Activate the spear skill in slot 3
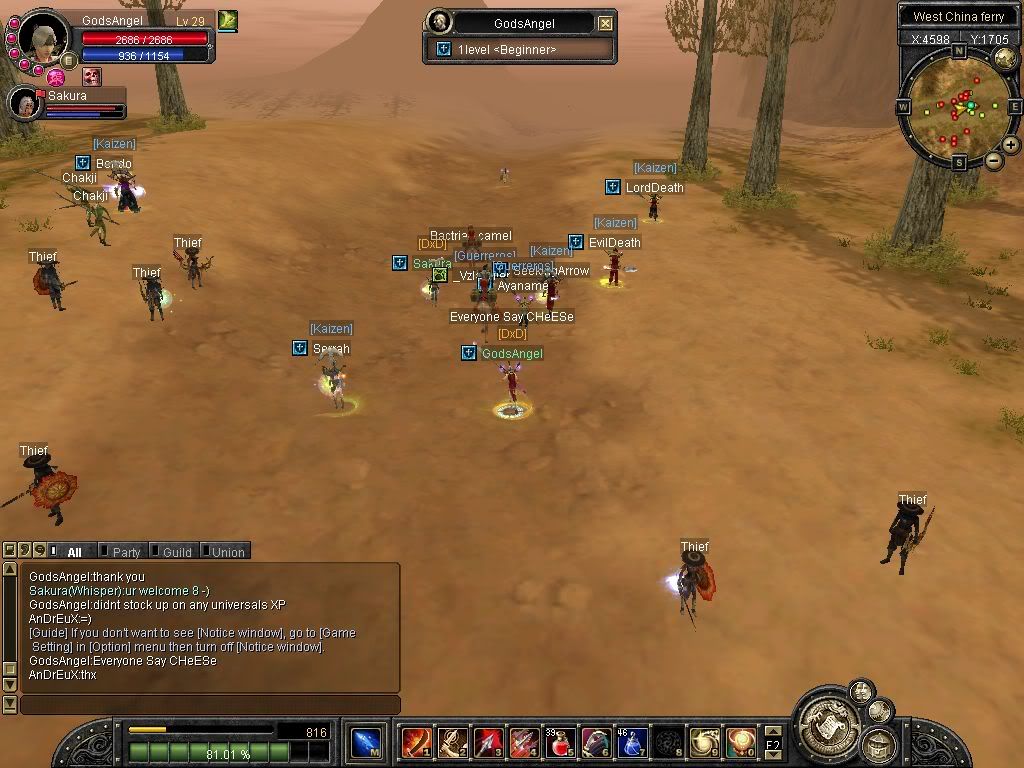 [x=489, y=742]
